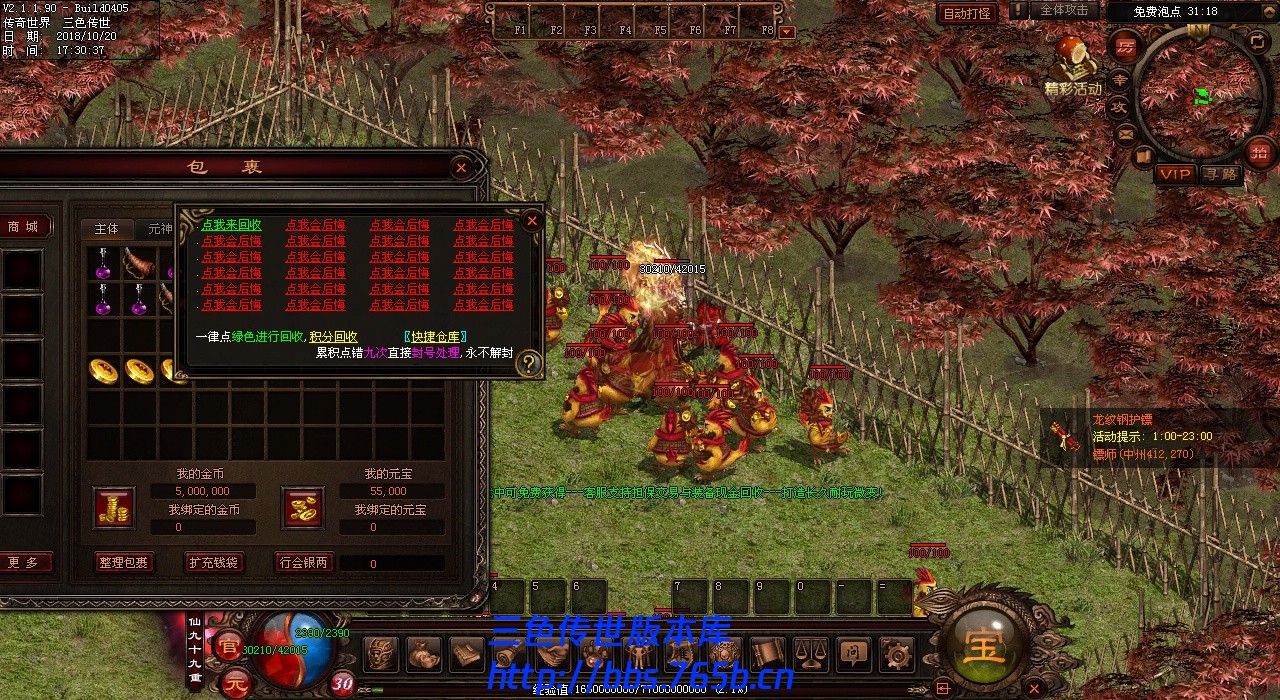
Task: Close the recycle dialog popup
Action: tap(533, 220)
